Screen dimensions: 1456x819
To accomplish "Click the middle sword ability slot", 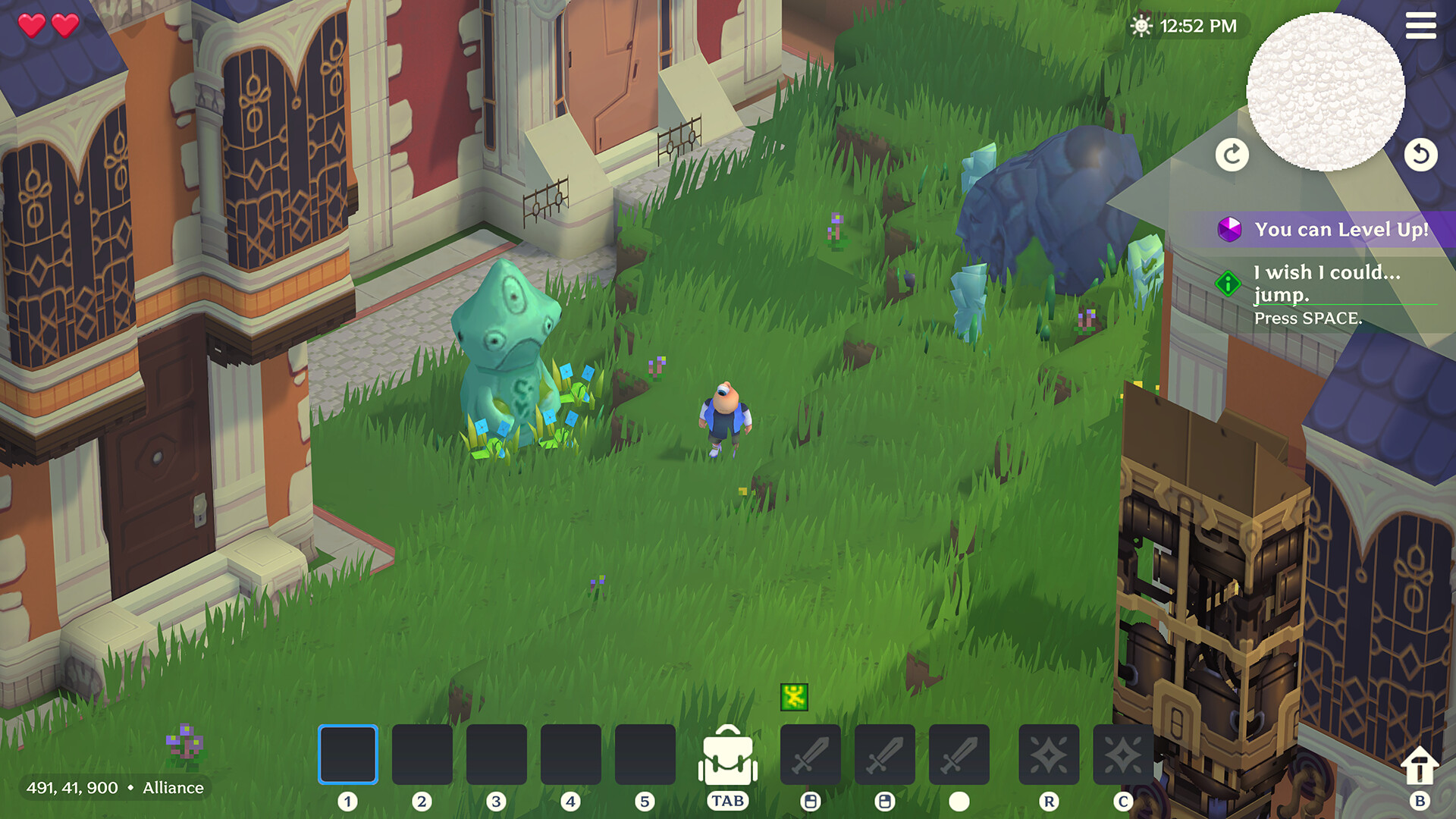I will point(886,758).
